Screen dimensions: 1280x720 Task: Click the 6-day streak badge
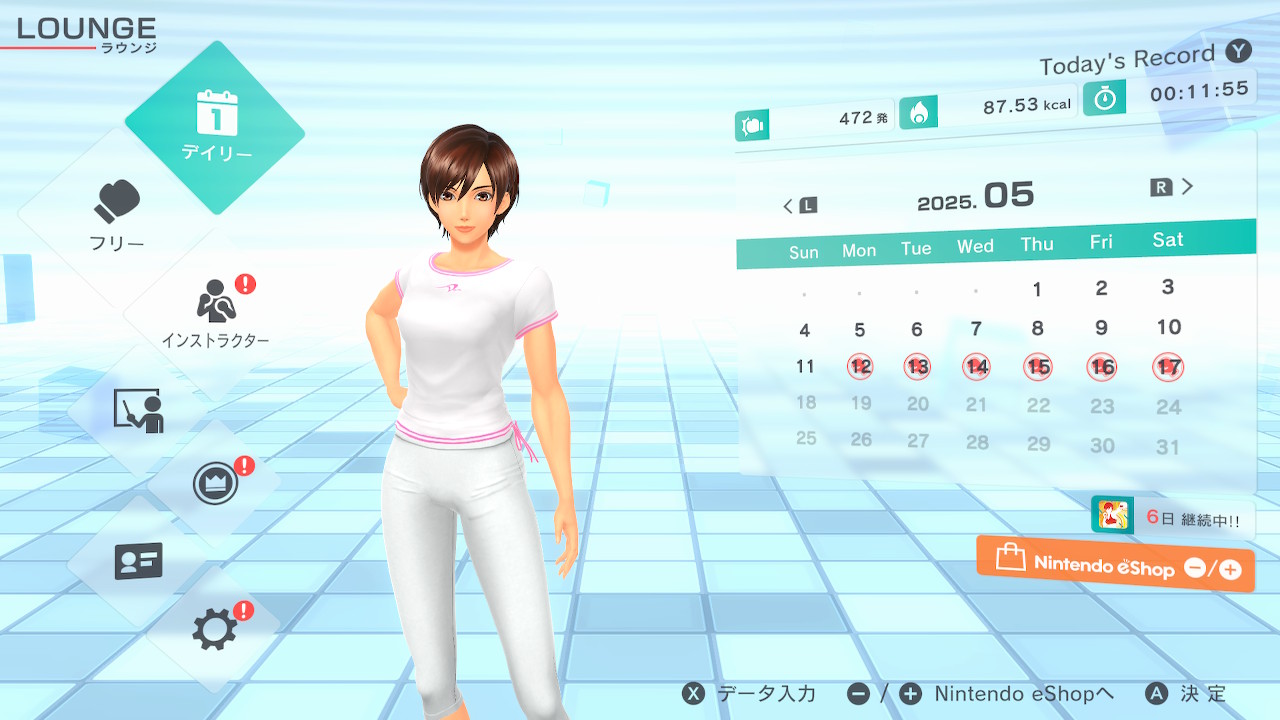1172,516
